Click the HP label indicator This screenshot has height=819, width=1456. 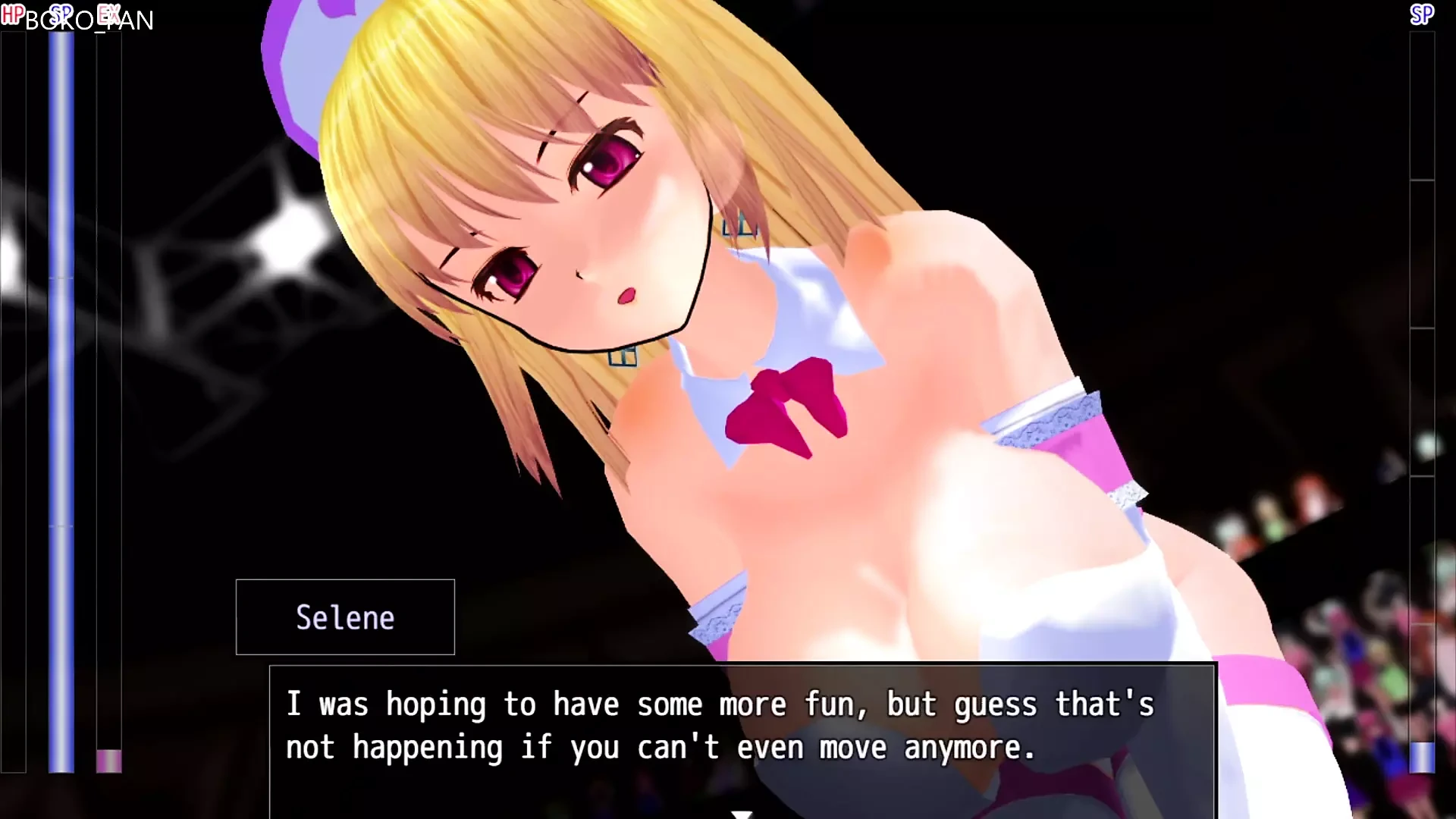tap(14, 13)
